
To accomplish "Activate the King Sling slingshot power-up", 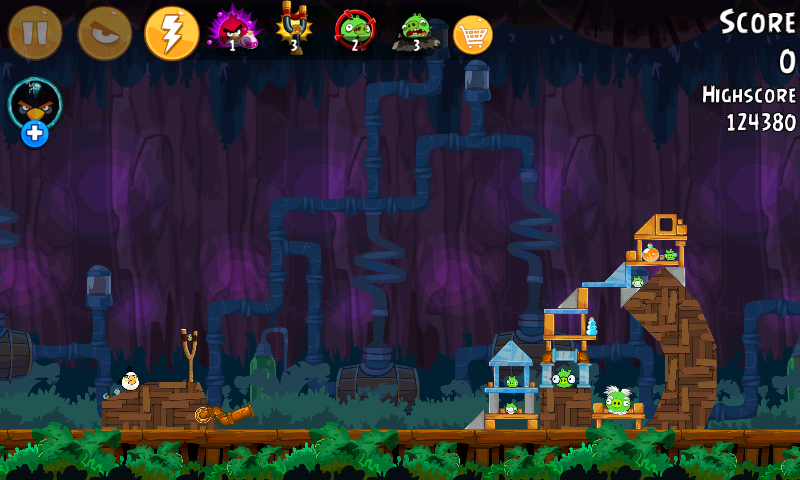I will 293,30.
